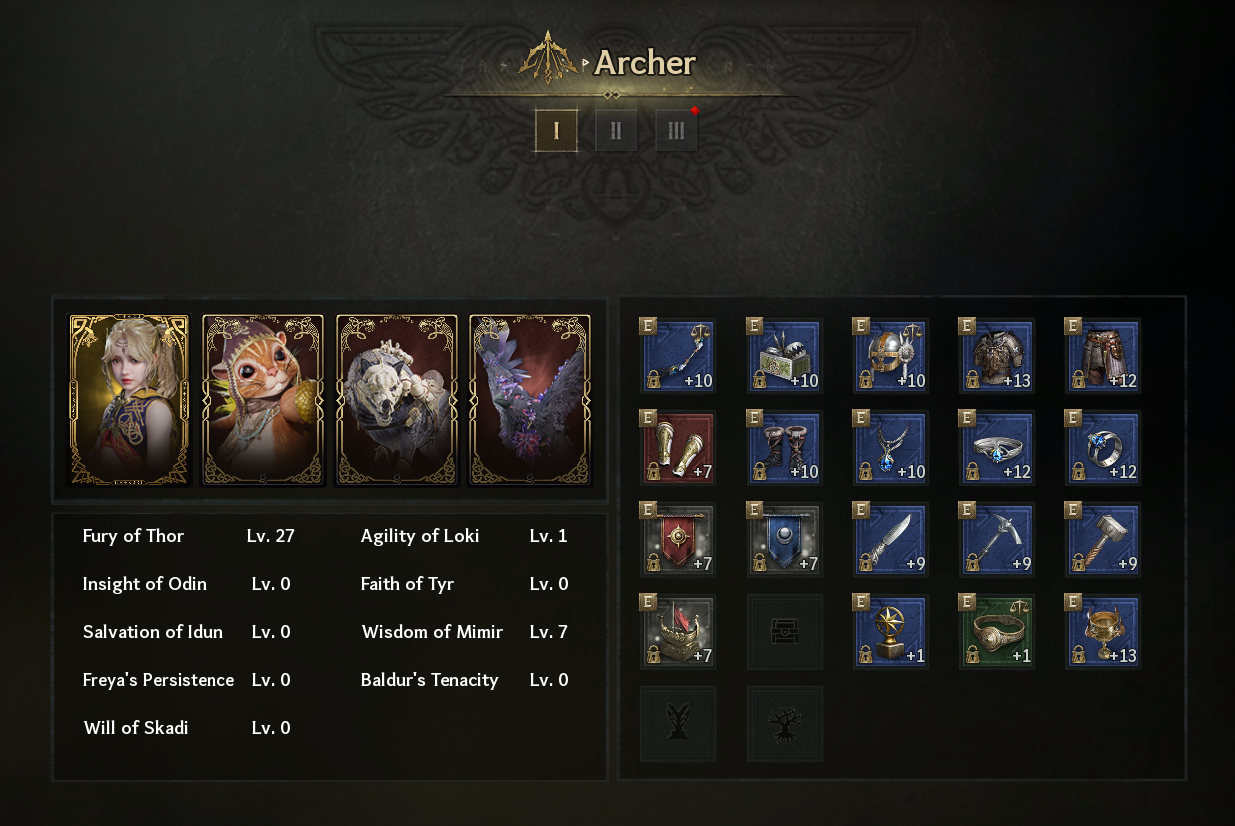Screen dimensions: 1235x826
Task: Select the +13 golden chalice slot
Action: click(1102, 632)
